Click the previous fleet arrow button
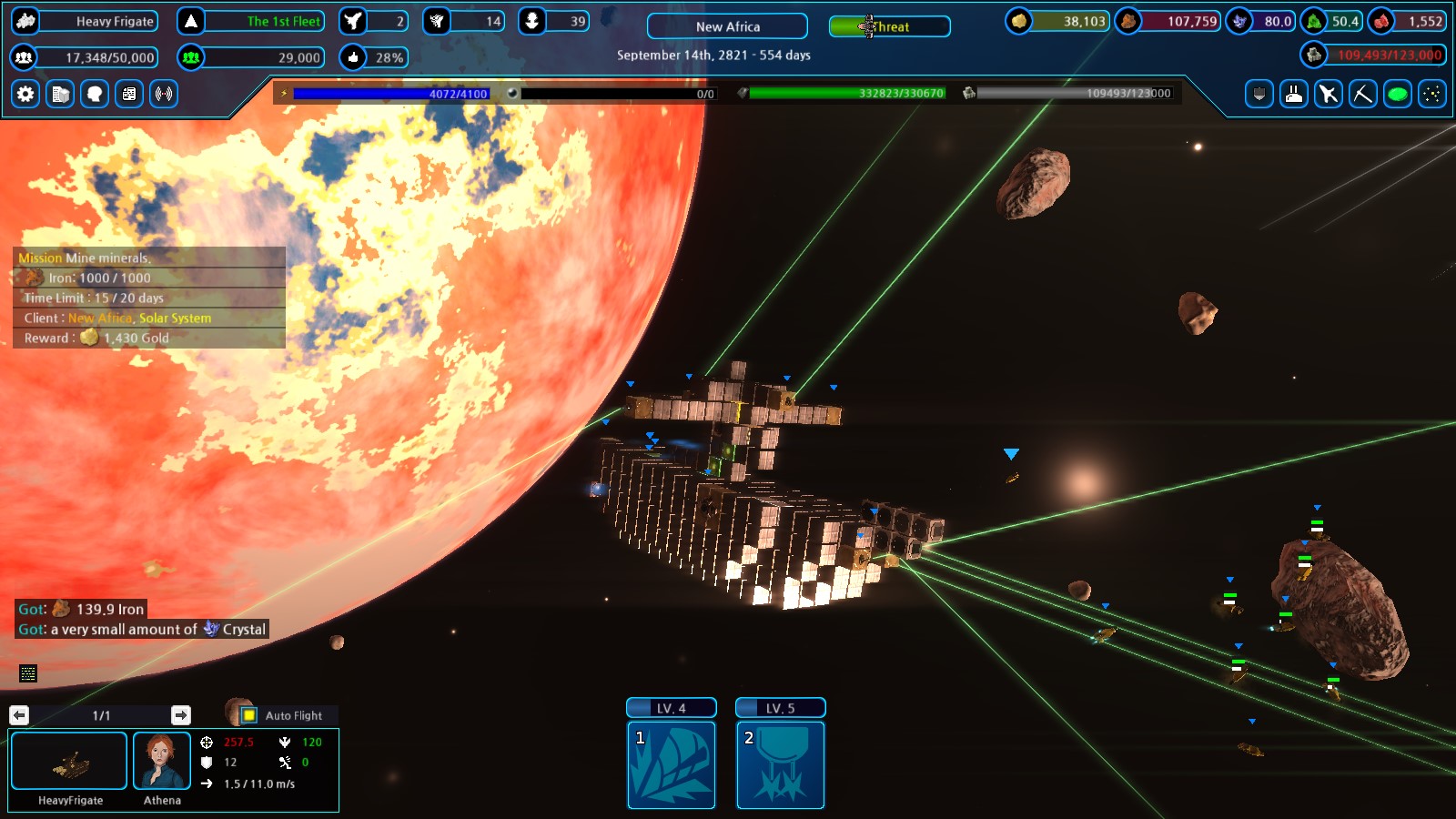1456x819 pixels. coord(19,715)
